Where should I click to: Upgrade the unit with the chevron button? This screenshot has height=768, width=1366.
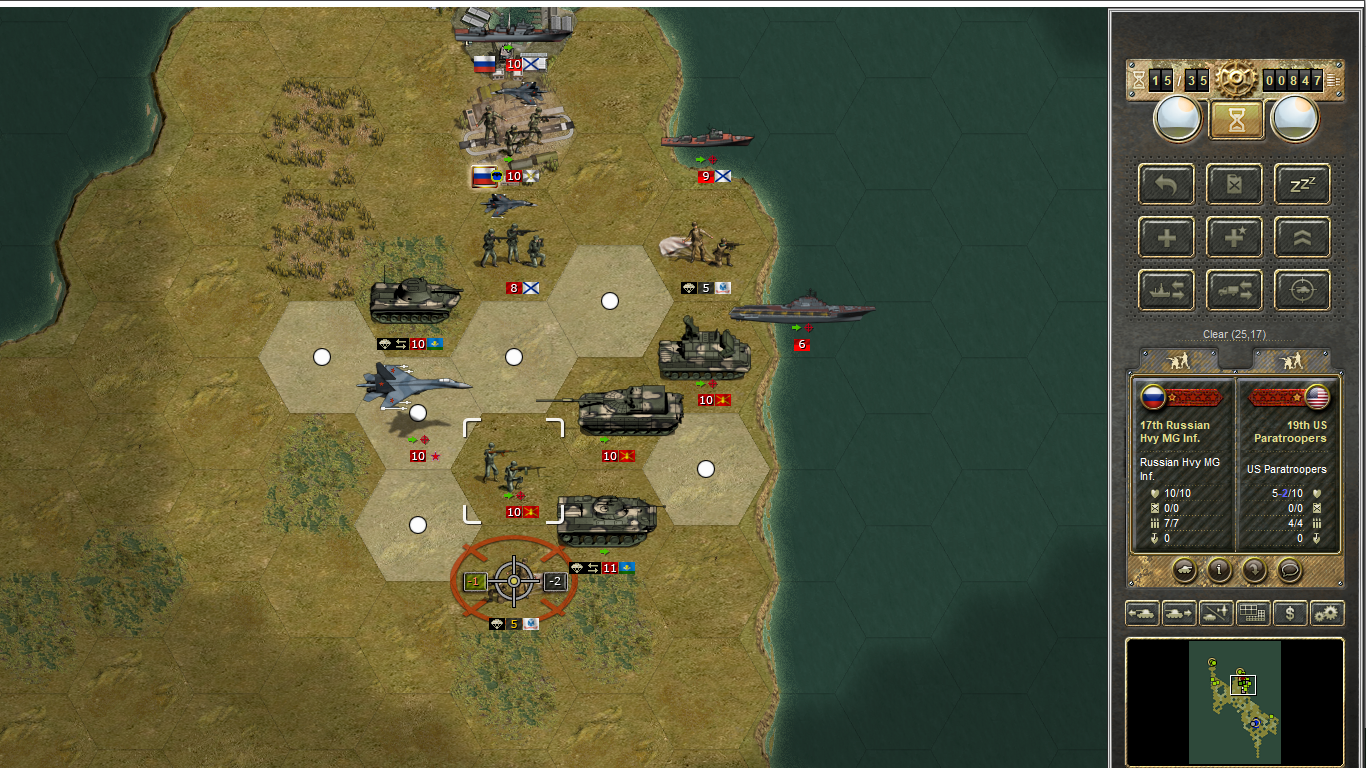[x=1302, y=237]
